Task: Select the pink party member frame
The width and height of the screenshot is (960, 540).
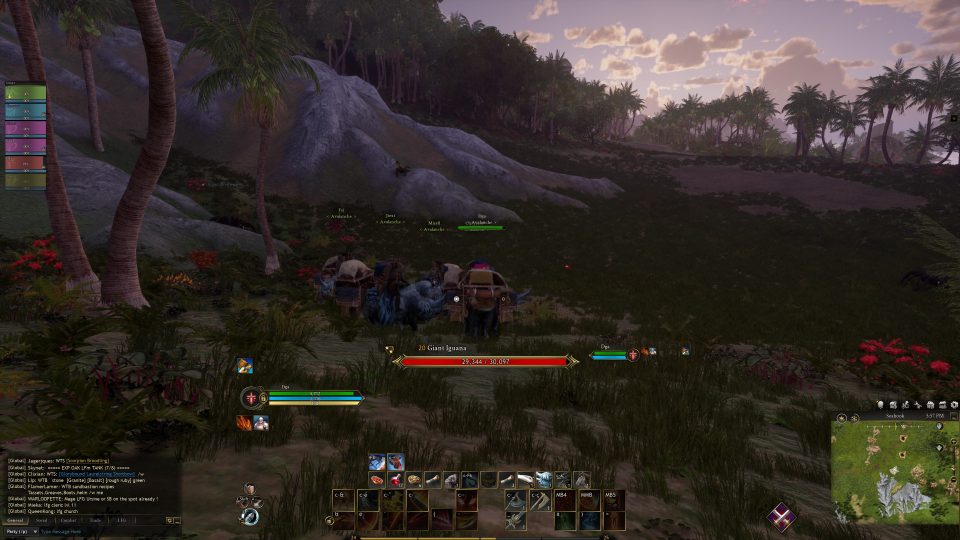Action: pyautogui.click(x=23, y=128)
